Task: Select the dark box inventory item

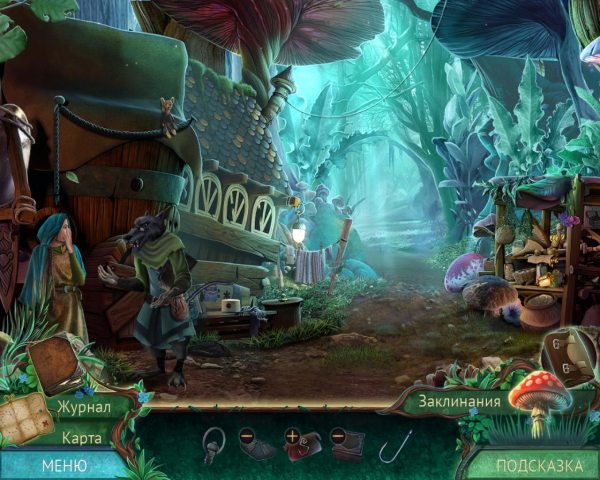Action: tap(349, 446)
